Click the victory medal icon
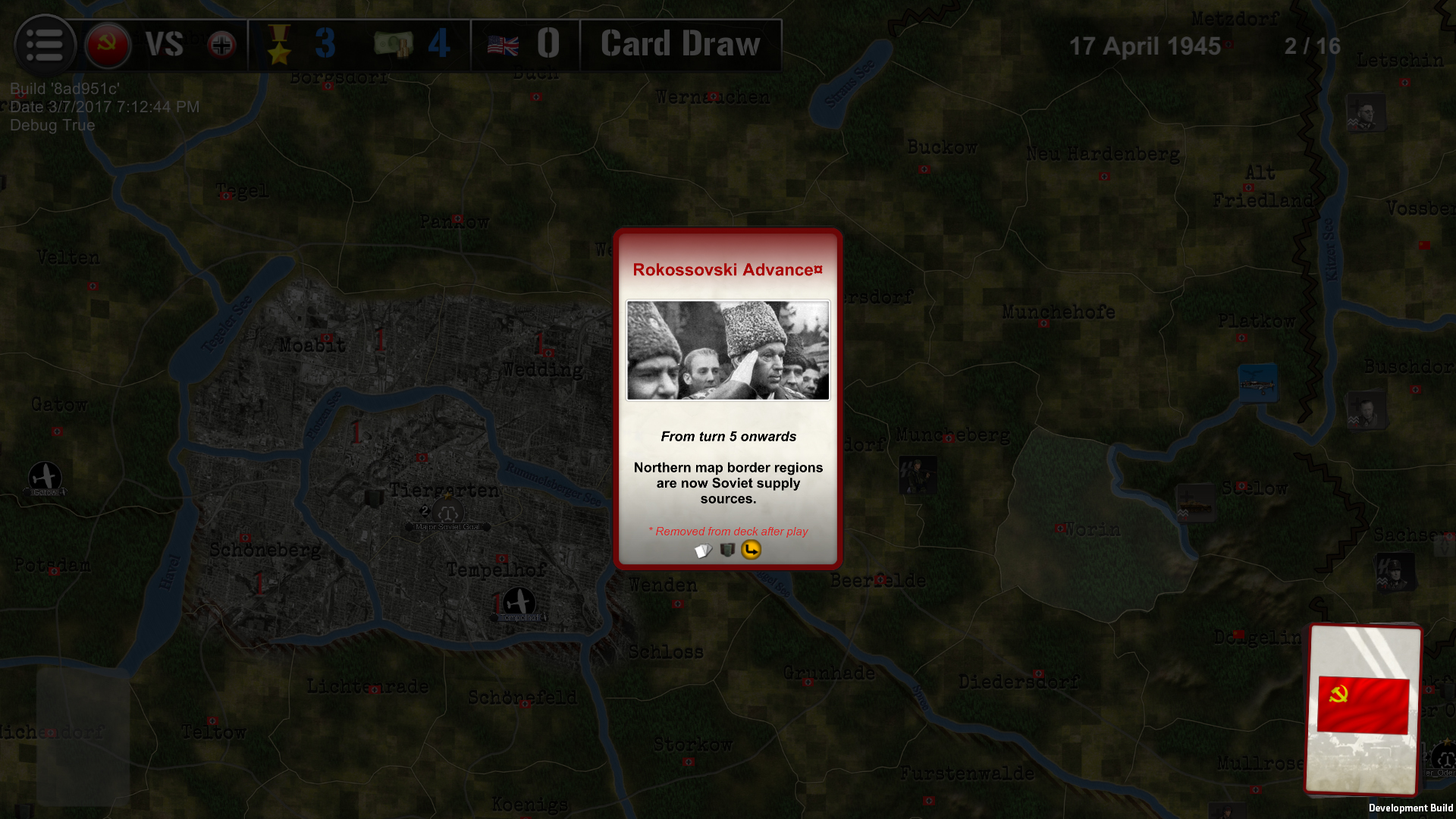This screenshot has width=1456, height=819. point(280,45)
